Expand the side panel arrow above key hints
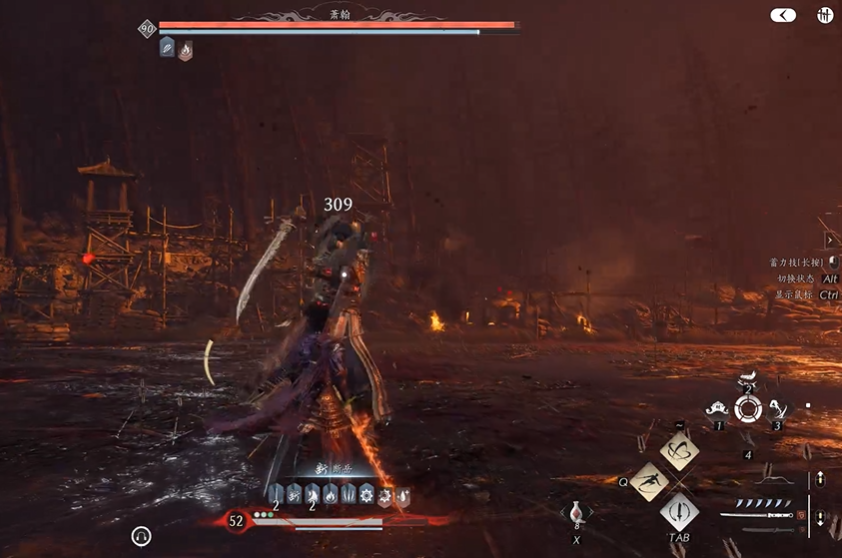This screenshot has width=842, height=558. click(x=830, y=240)
